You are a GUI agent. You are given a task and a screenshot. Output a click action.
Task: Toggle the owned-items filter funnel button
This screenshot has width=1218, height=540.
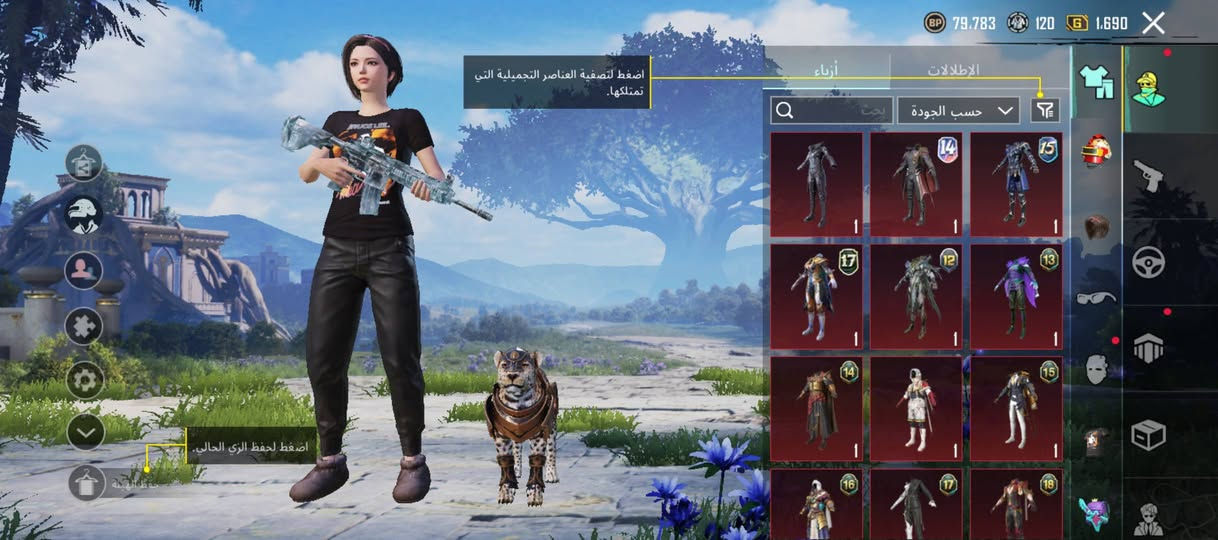(x=1045, y=110)
